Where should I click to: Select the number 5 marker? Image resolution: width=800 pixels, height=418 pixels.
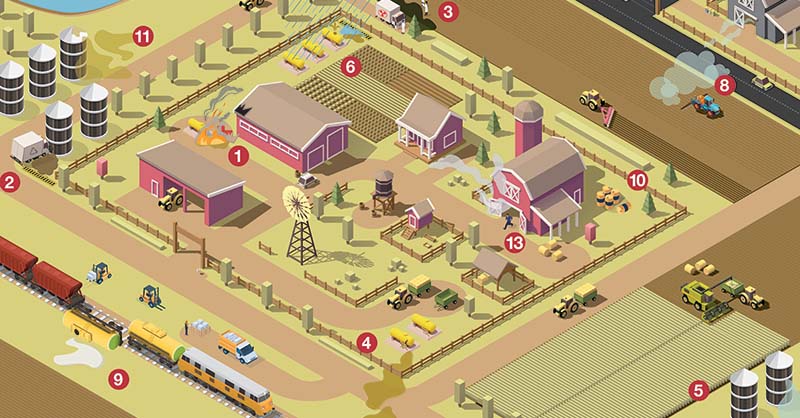699,391
